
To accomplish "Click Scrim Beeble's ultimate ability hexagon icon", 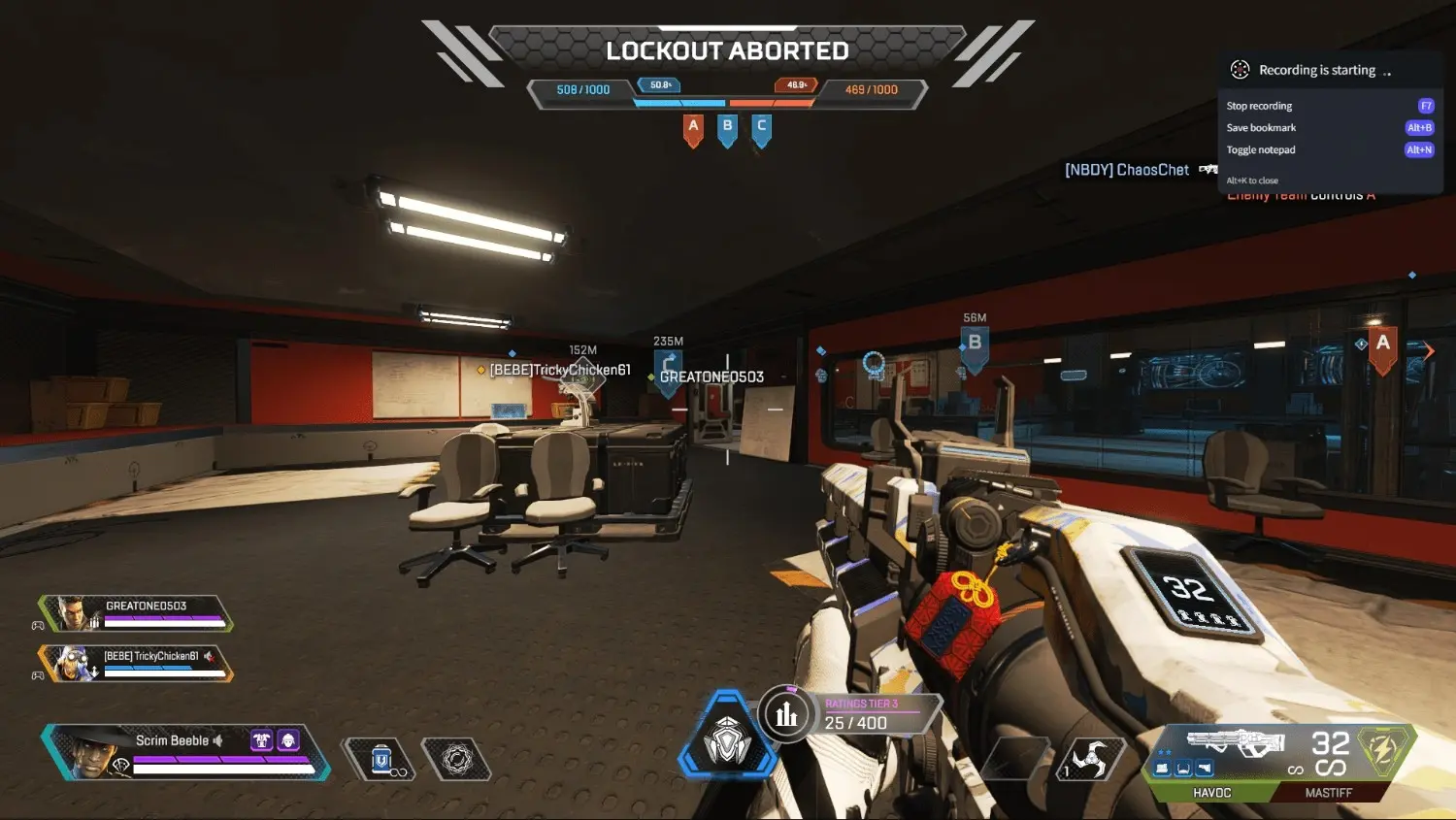I will pyautogui.click(x=121, y=765).
